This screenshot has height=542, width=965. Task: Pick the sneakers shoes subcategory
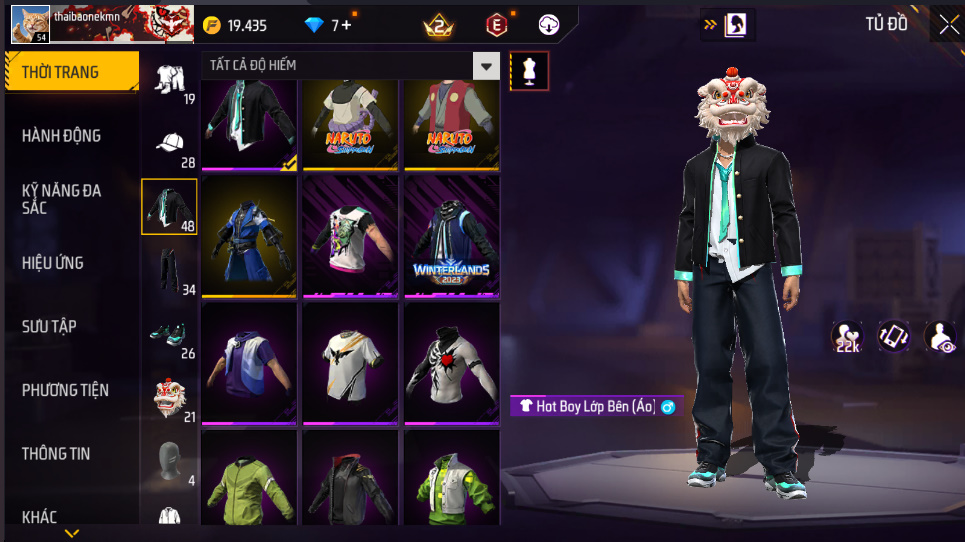click(x=169, y=334)
